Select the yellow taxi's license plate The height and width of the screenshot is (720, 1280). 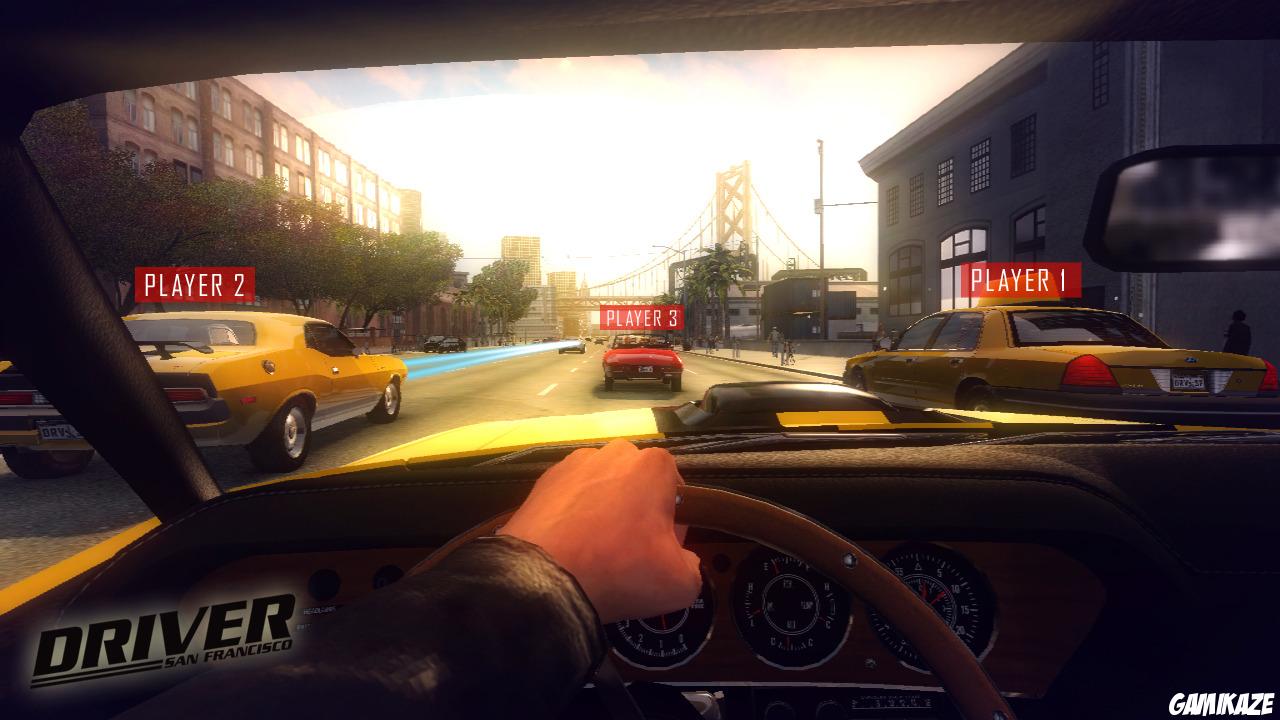tap(1189, 380)
